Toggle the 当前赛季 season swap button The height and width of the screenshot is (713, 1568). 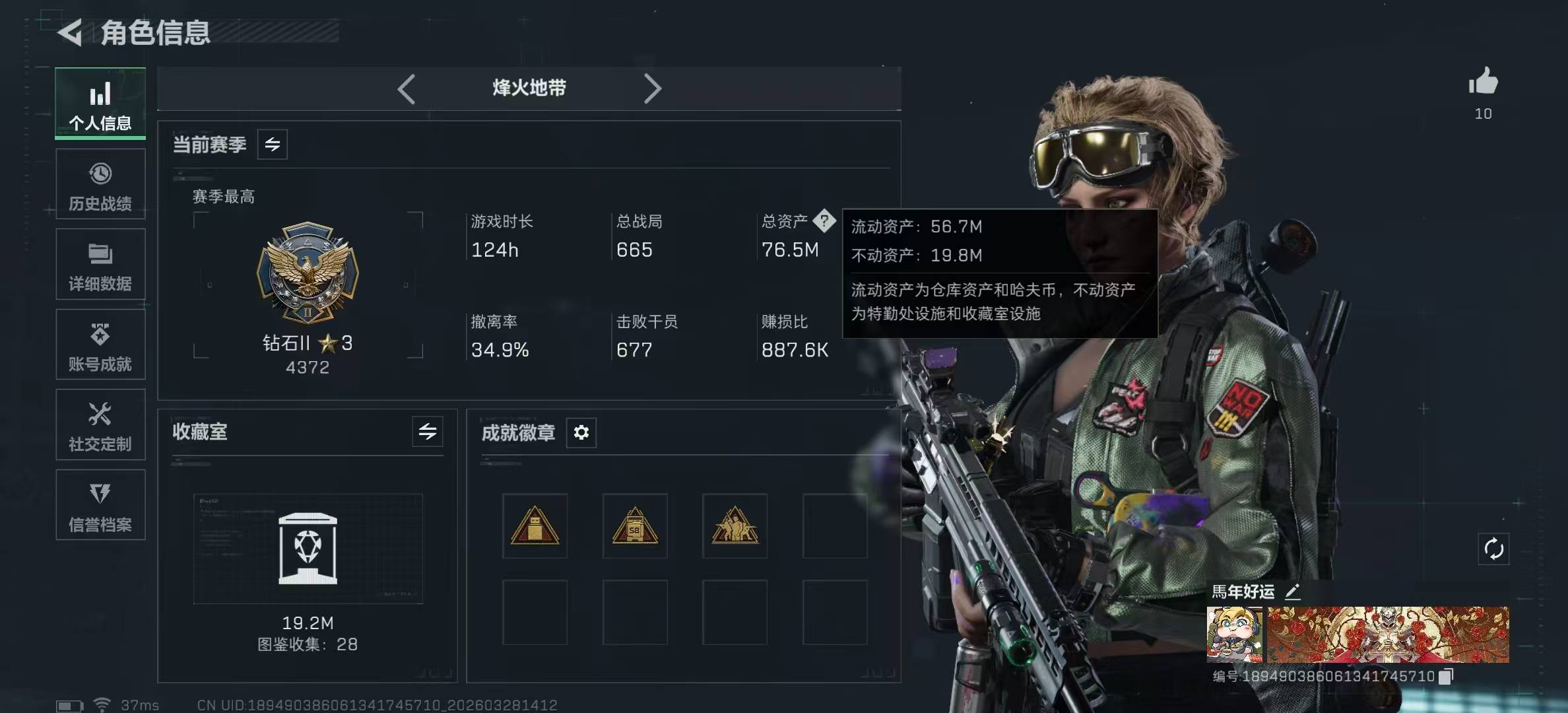click(x=273, y=145)
